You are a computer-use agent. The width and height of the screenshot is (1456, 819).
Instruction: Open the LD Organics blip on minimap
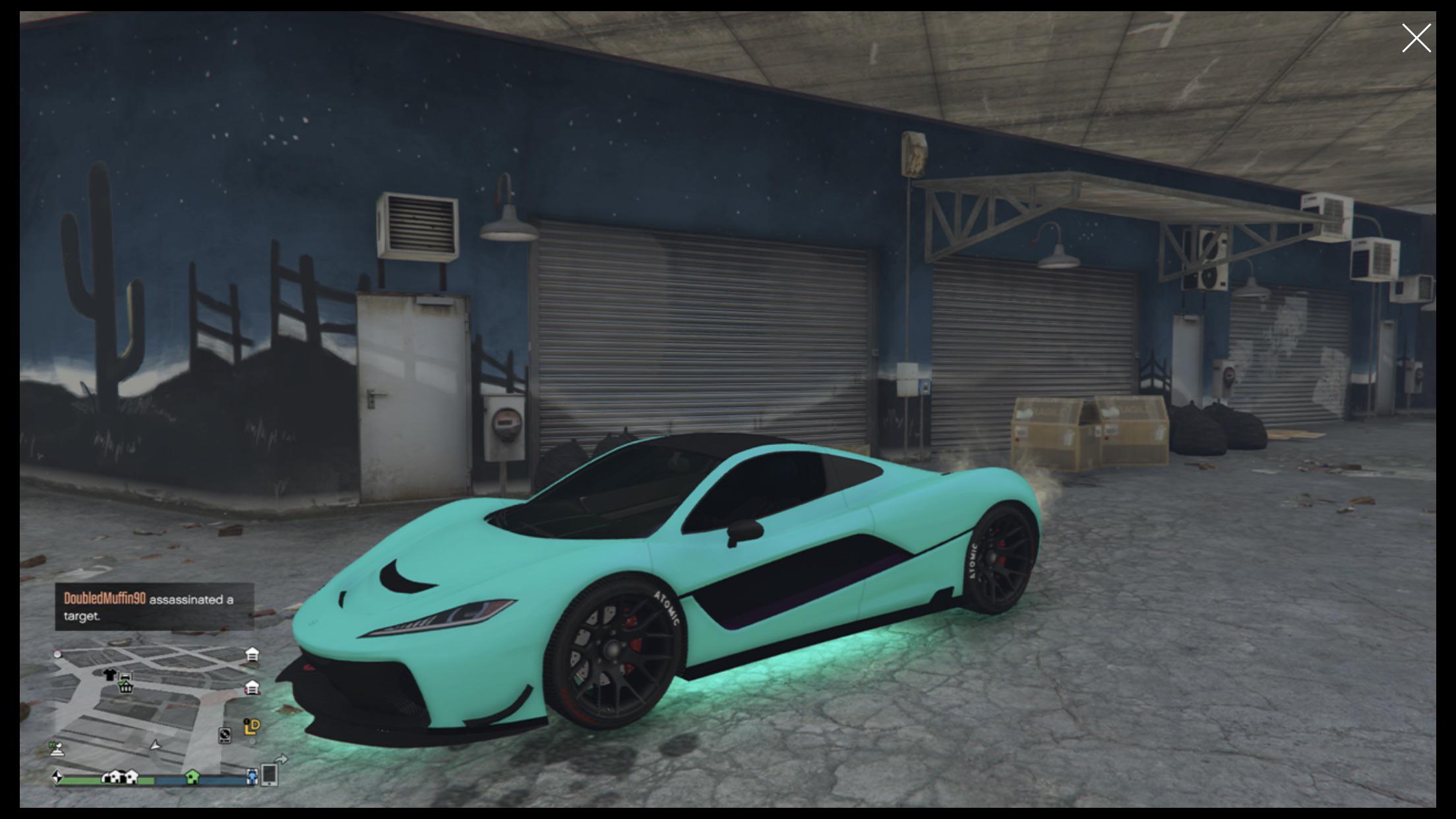pyautogui.click(x=251, y=727)
